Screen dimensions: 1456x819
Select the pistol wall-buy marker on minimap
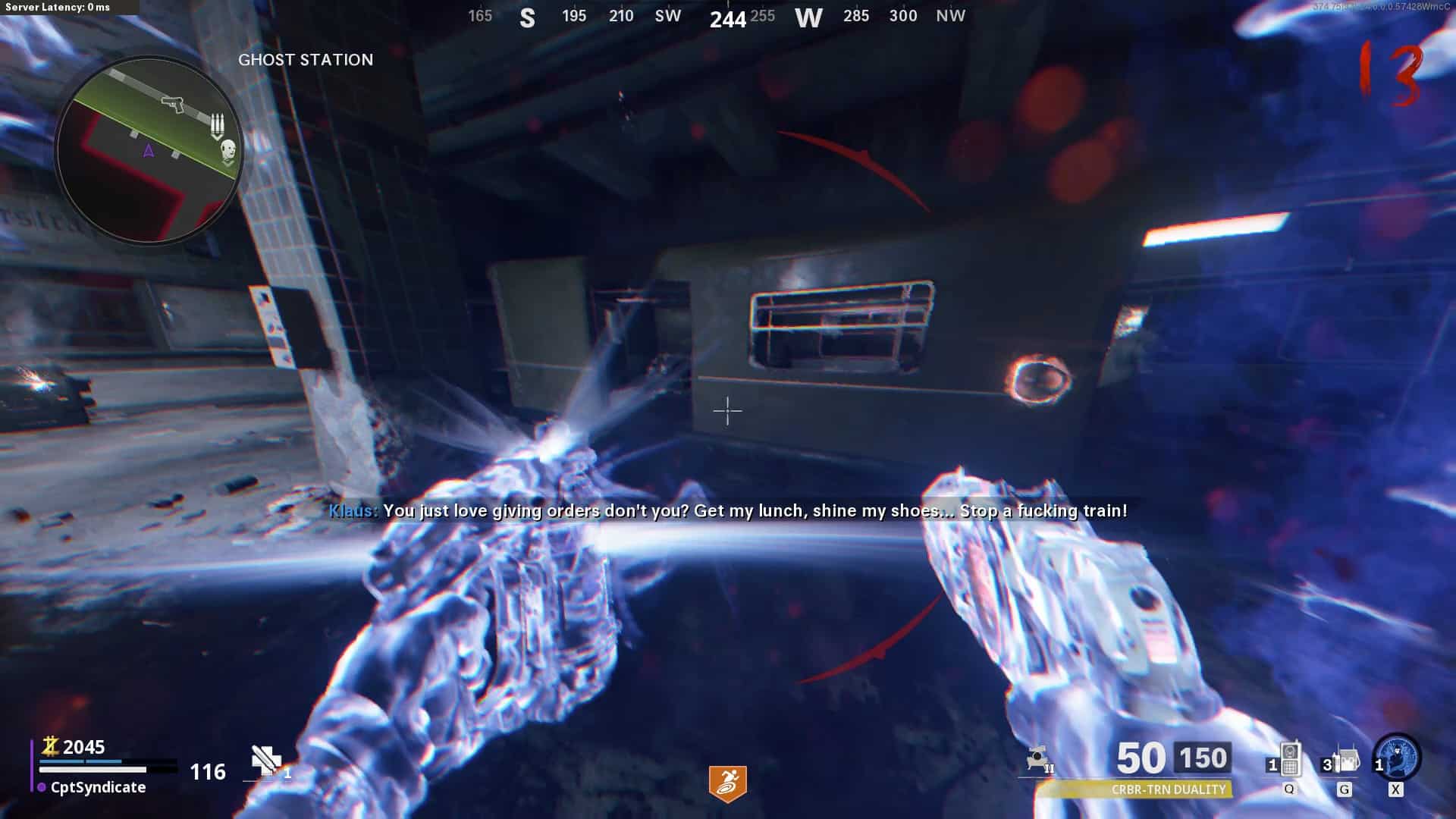click(x=174, y=103)
